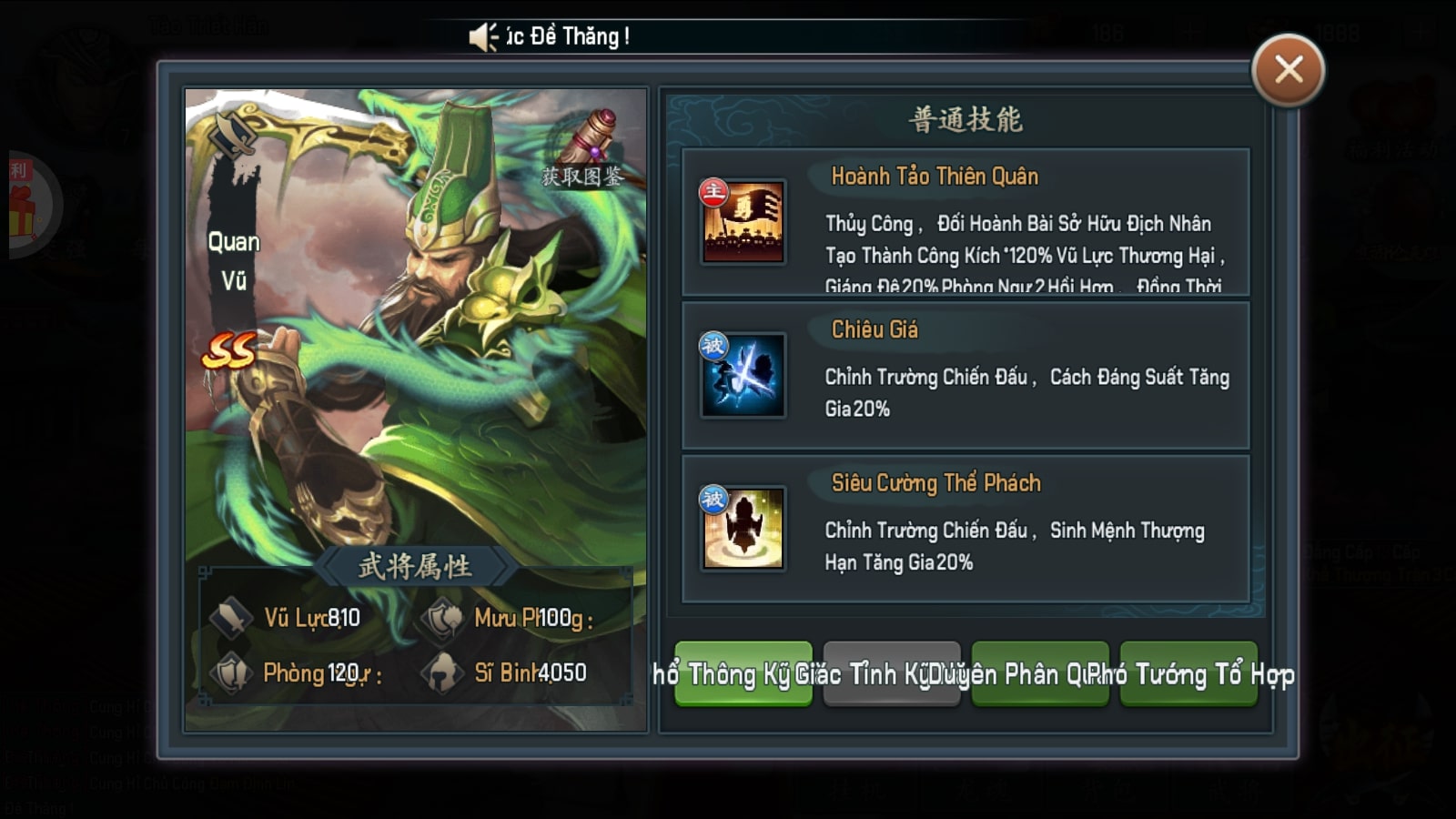Close the Quan Vũ hero details panel
Image resolution: width=1456 pixels, height=819 pixels.
[1288, 70]
